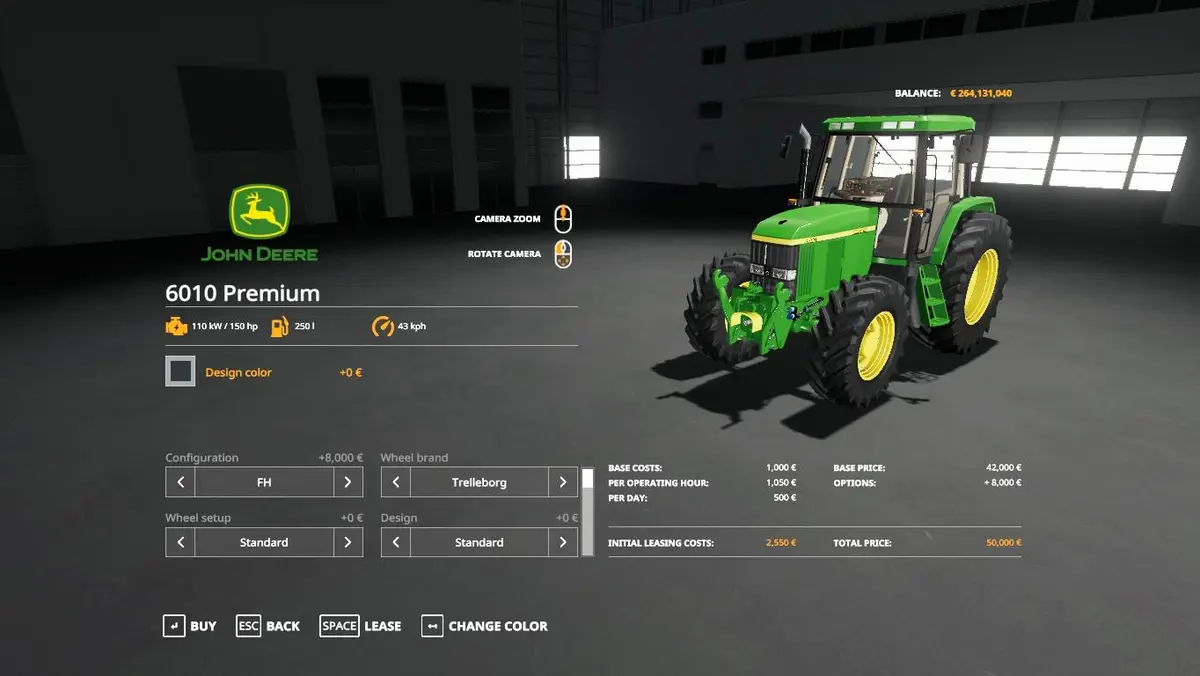Switch to previous Wheel brand

pyautogui.click(x=396, y=482)
